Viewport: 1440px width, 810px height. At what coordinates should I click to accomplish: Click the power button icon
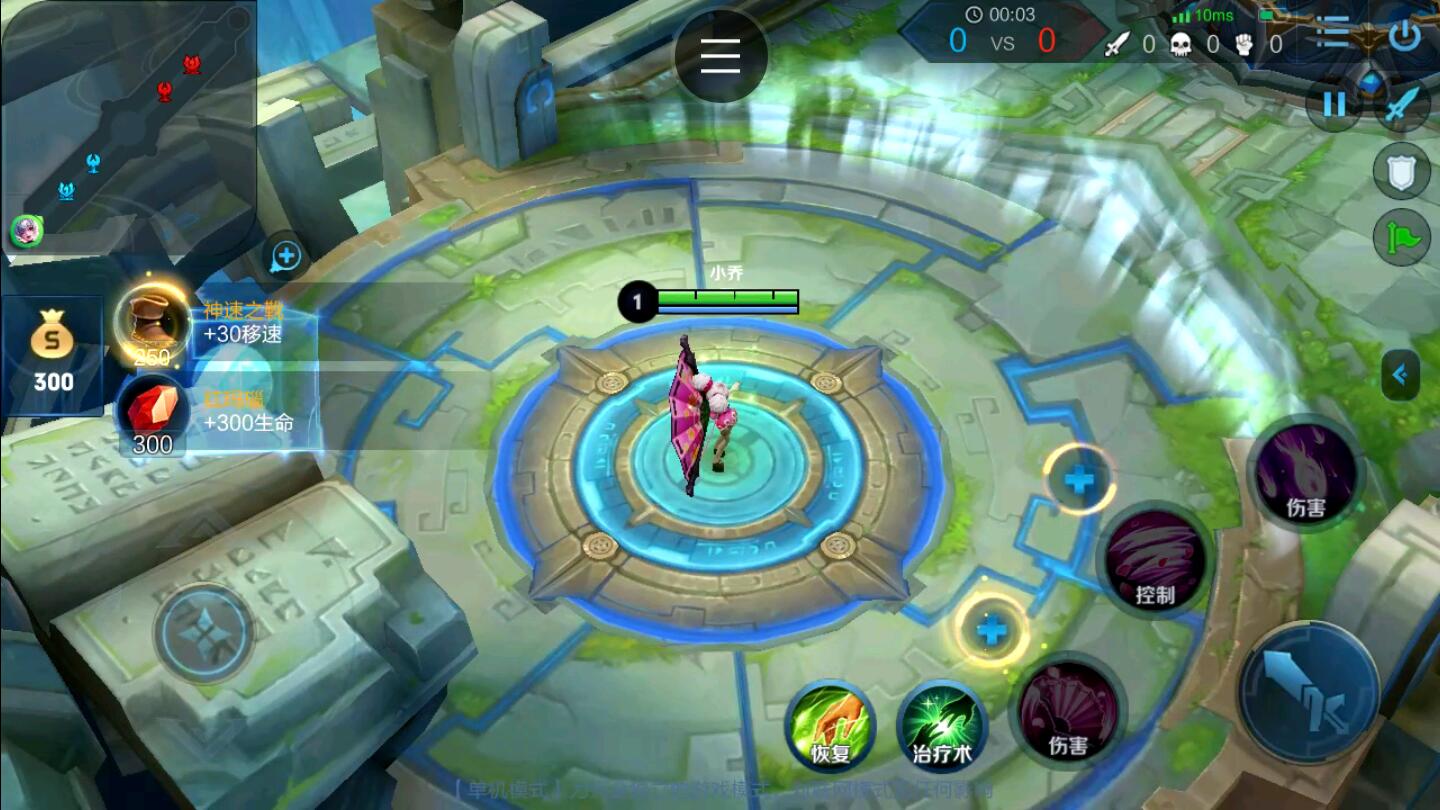tap(1405, 35)
